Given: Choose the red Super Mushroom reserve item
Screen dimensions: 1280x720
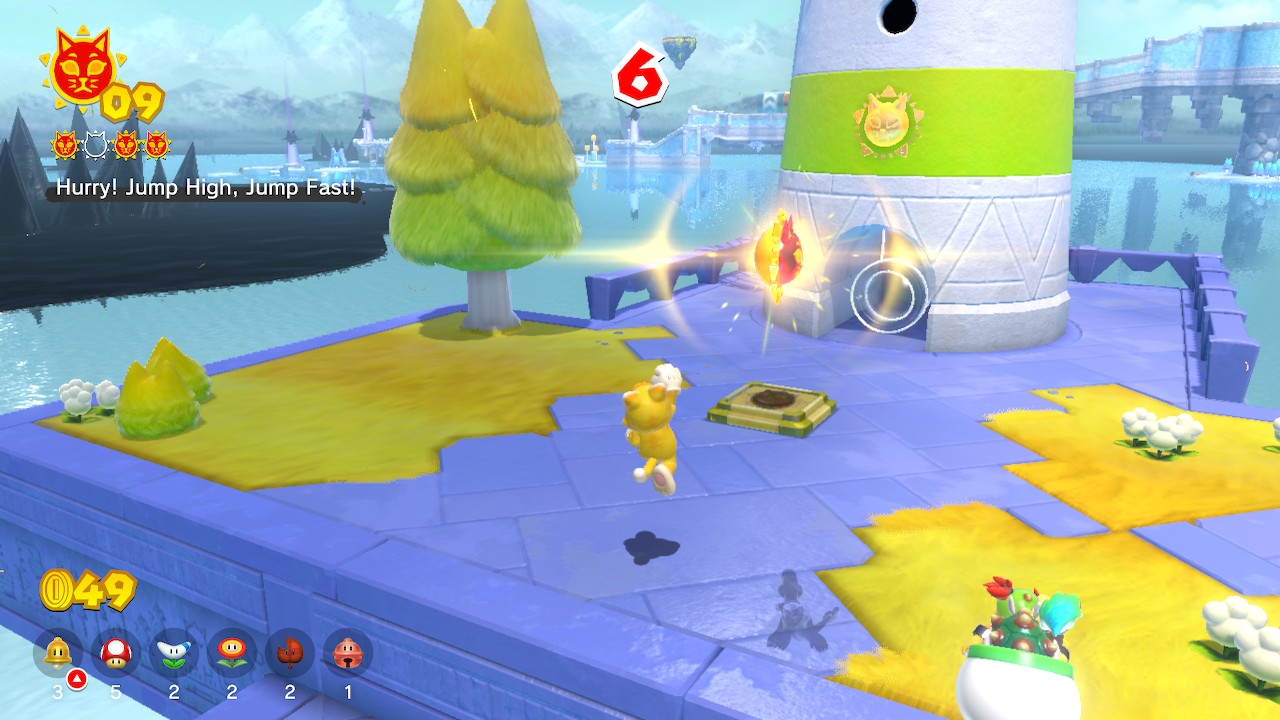Looking at the screenshot, I should pos(116,654).
